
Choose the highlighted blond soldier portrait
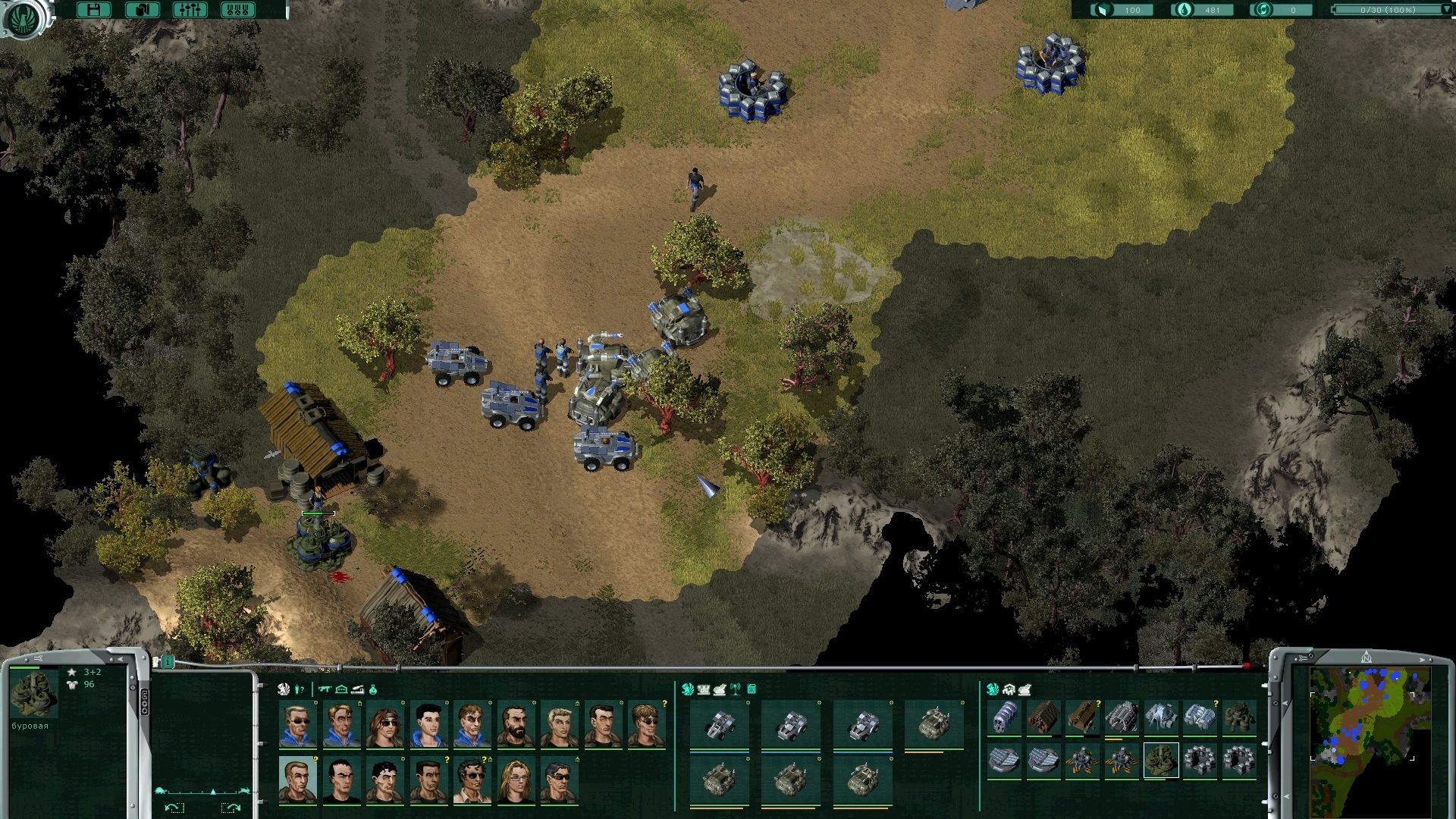(x=297, y=780)
